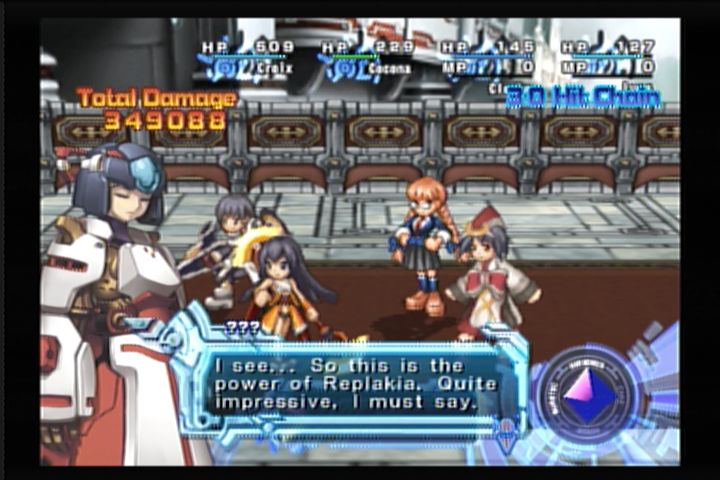
Task: Select Croix's party status panel
Action: [x=247, y=58]
